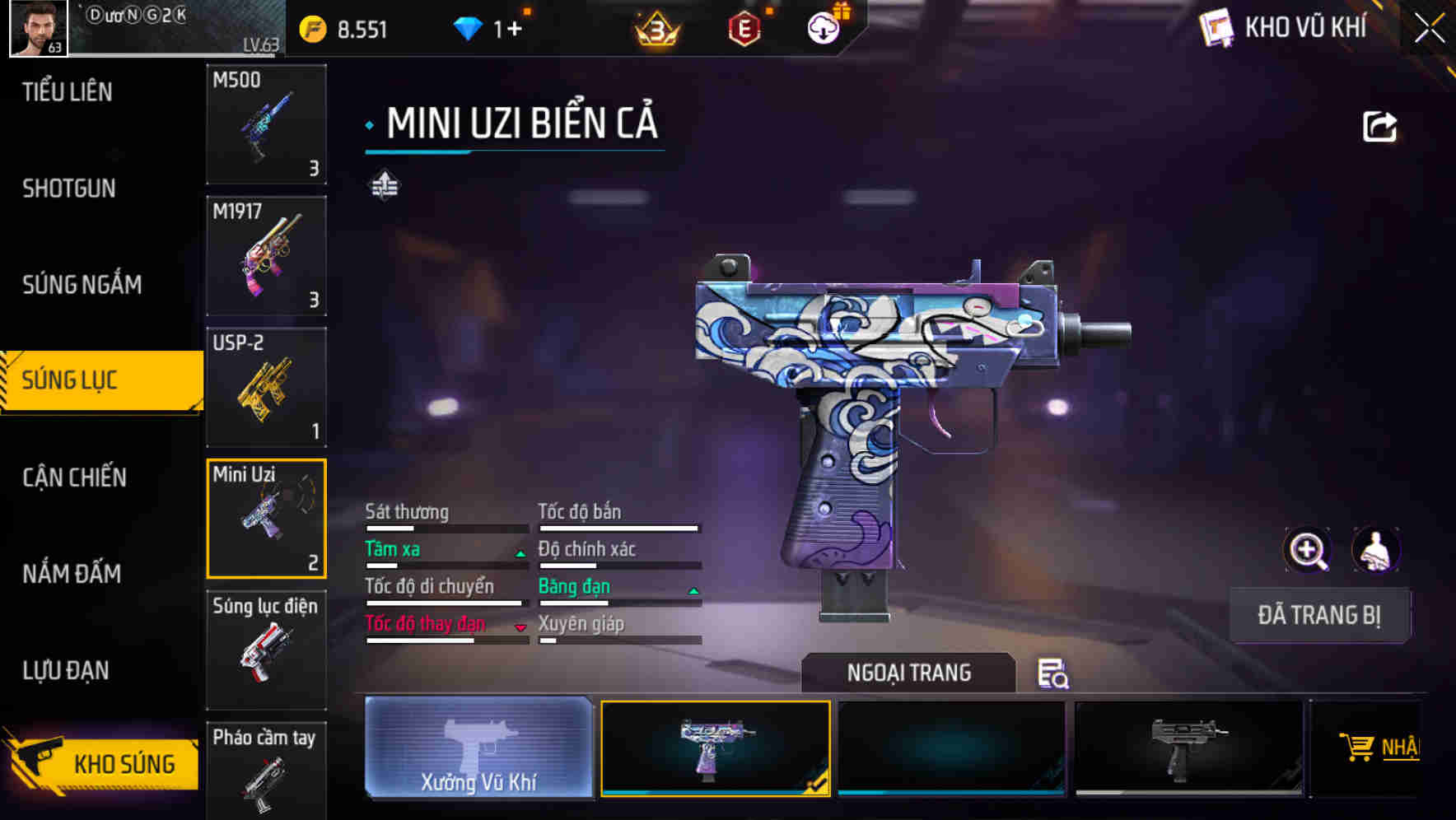Click the Đã Trang Bị equipped button
The height and width of the screenshot is (820, 1456).
(x=1318, y=615)
